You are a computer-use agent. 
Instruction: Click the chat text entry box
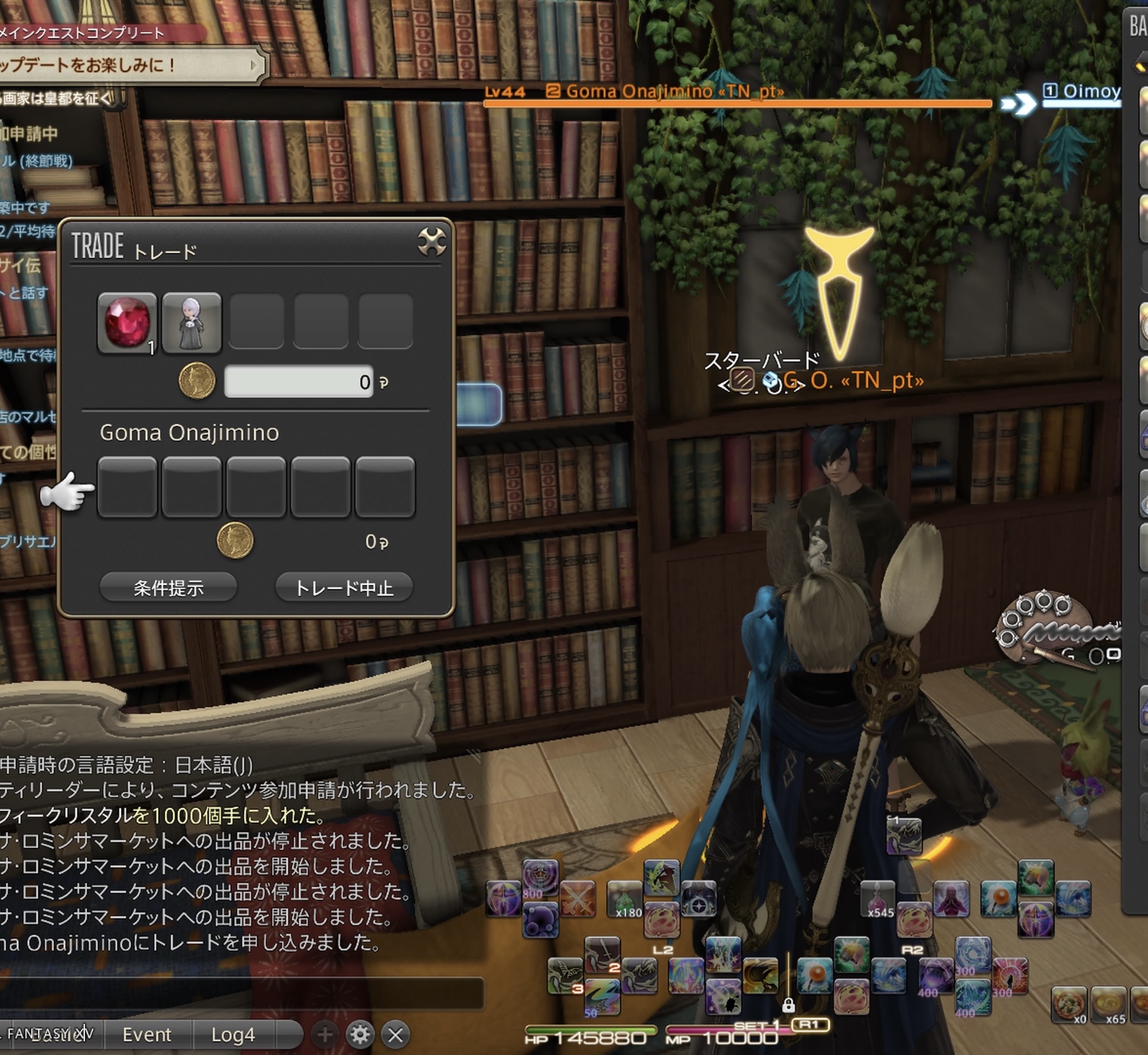241,994
